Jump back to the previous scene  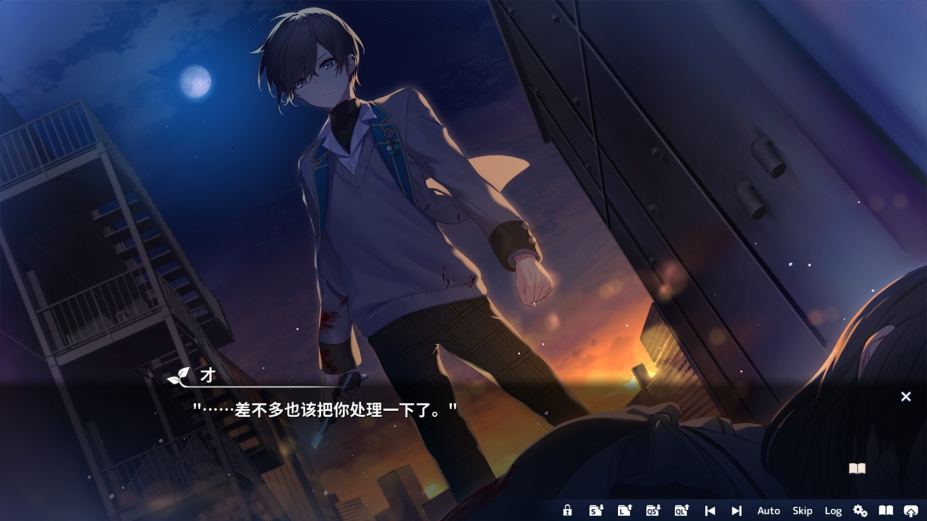pyautogui.click(x=710, y=511)
